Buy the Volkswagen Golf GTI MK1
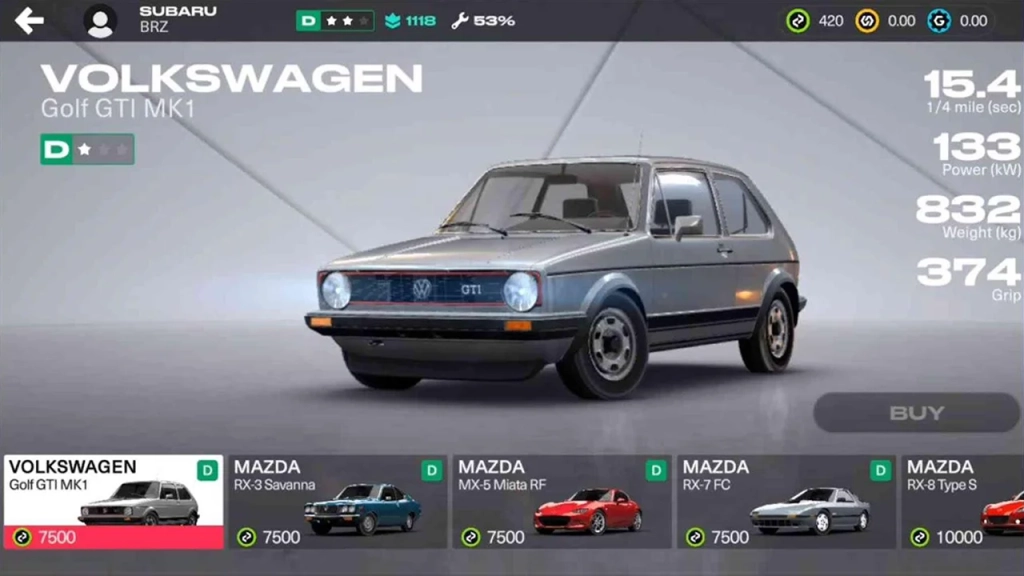 tap(915, 412)
